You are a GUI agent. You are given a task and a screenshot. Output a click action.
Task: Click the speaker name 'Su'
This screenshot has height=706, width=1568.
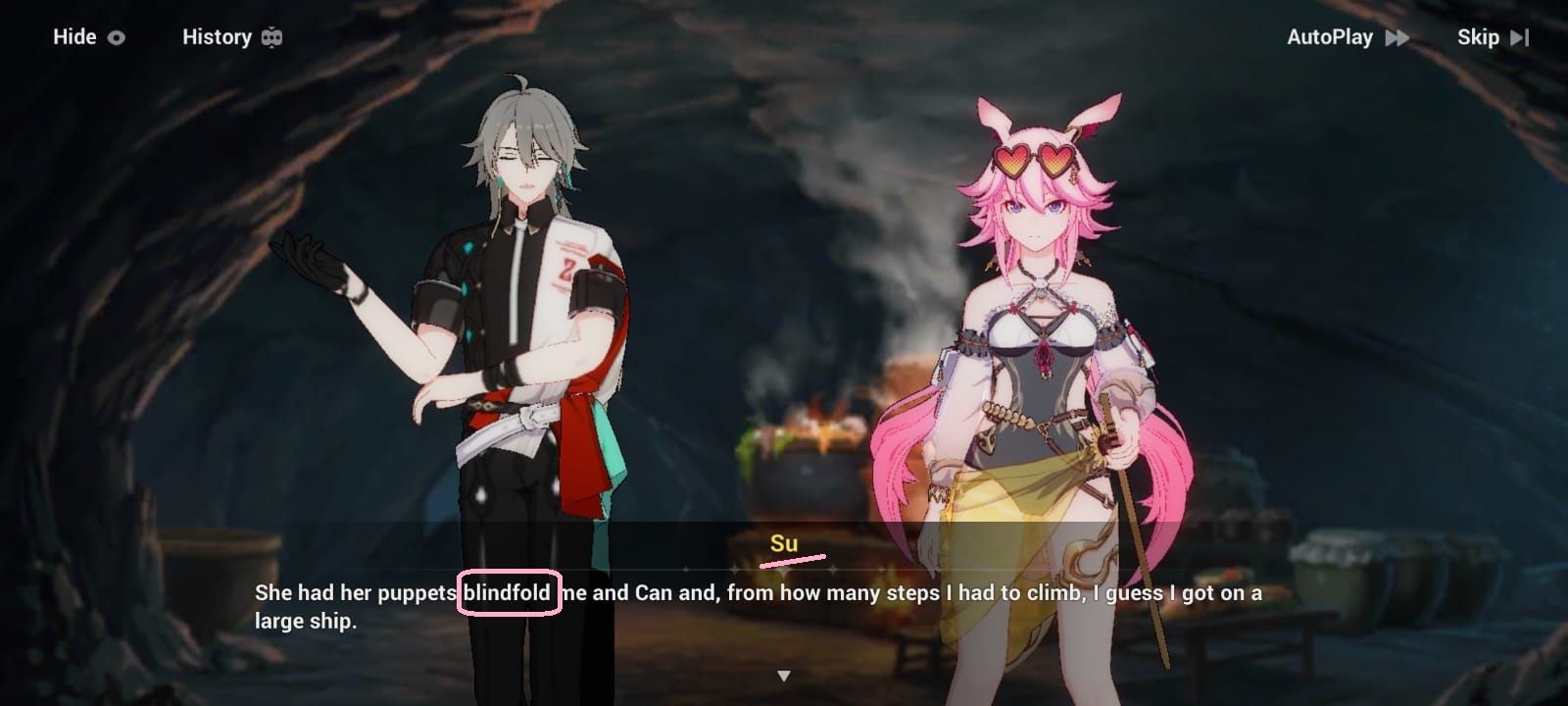click(784, 541)
